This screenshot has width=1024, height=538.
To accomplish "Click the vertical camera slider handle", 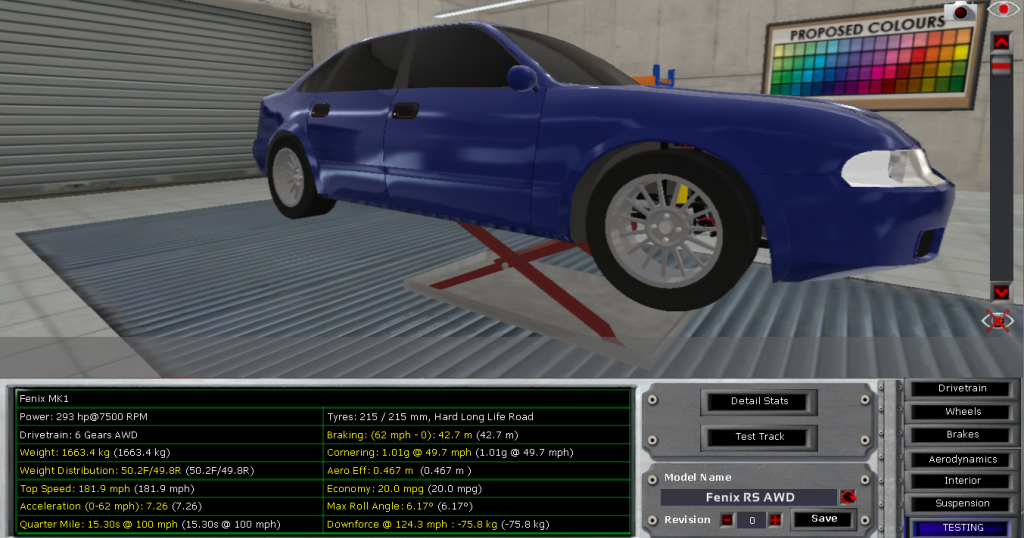I will click(1001, 65).
